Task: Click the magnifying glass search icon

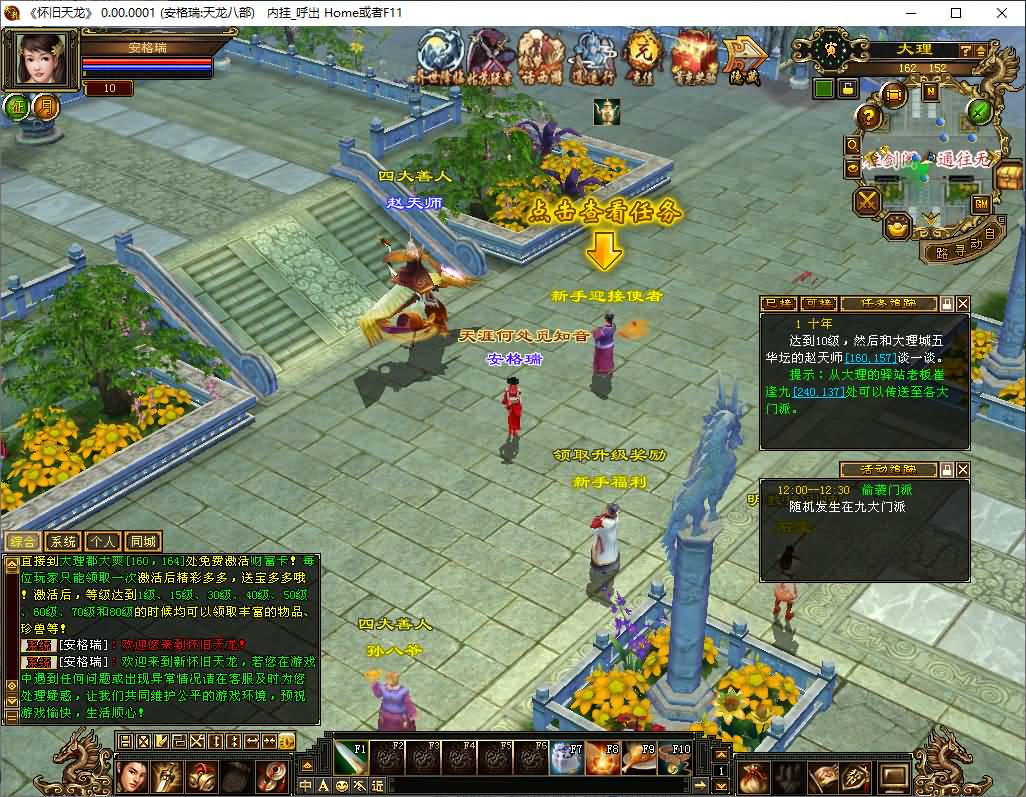Action: (853, 144)
